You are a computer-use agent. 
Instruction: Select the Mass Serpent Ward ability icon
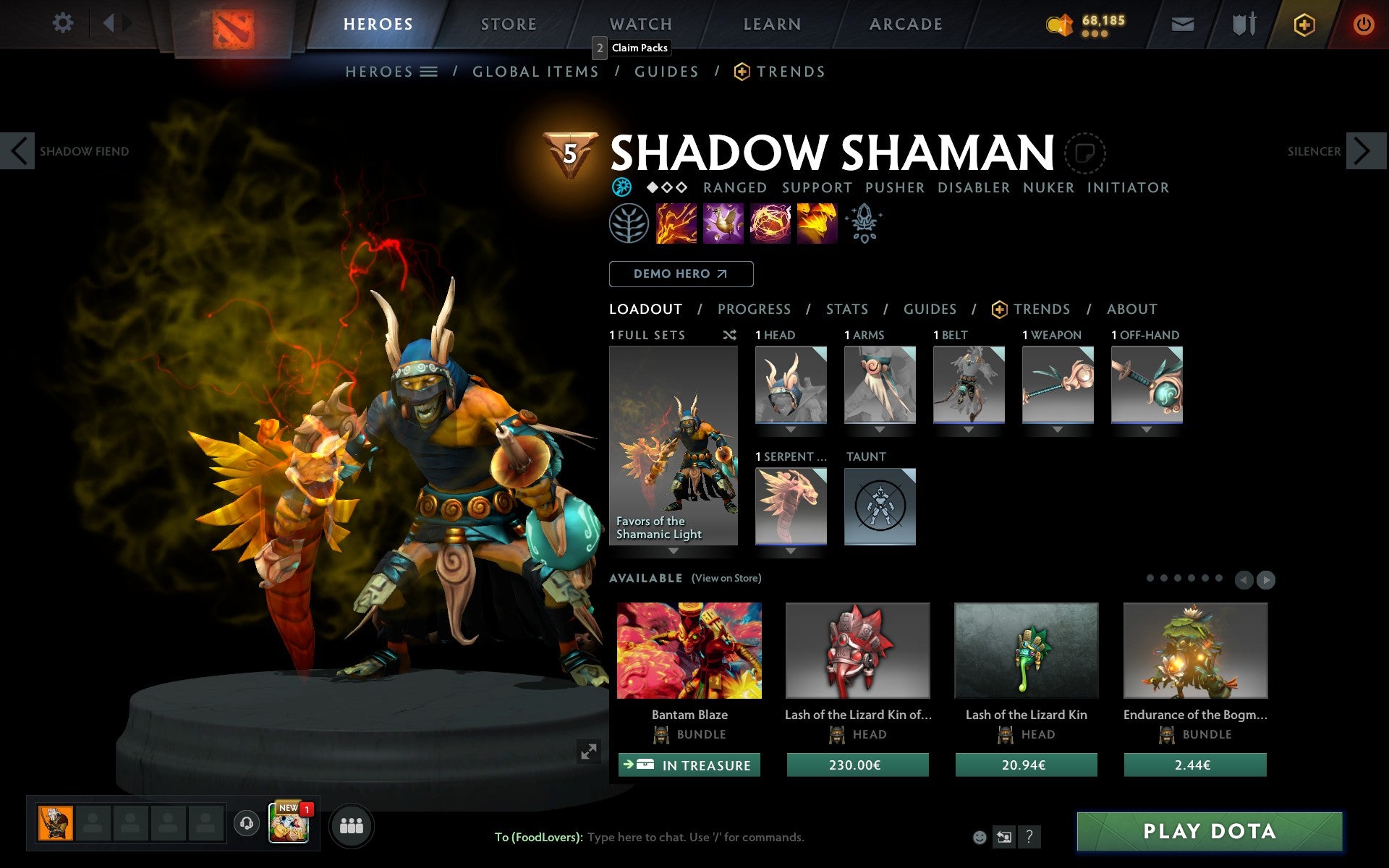click(817, 223)
